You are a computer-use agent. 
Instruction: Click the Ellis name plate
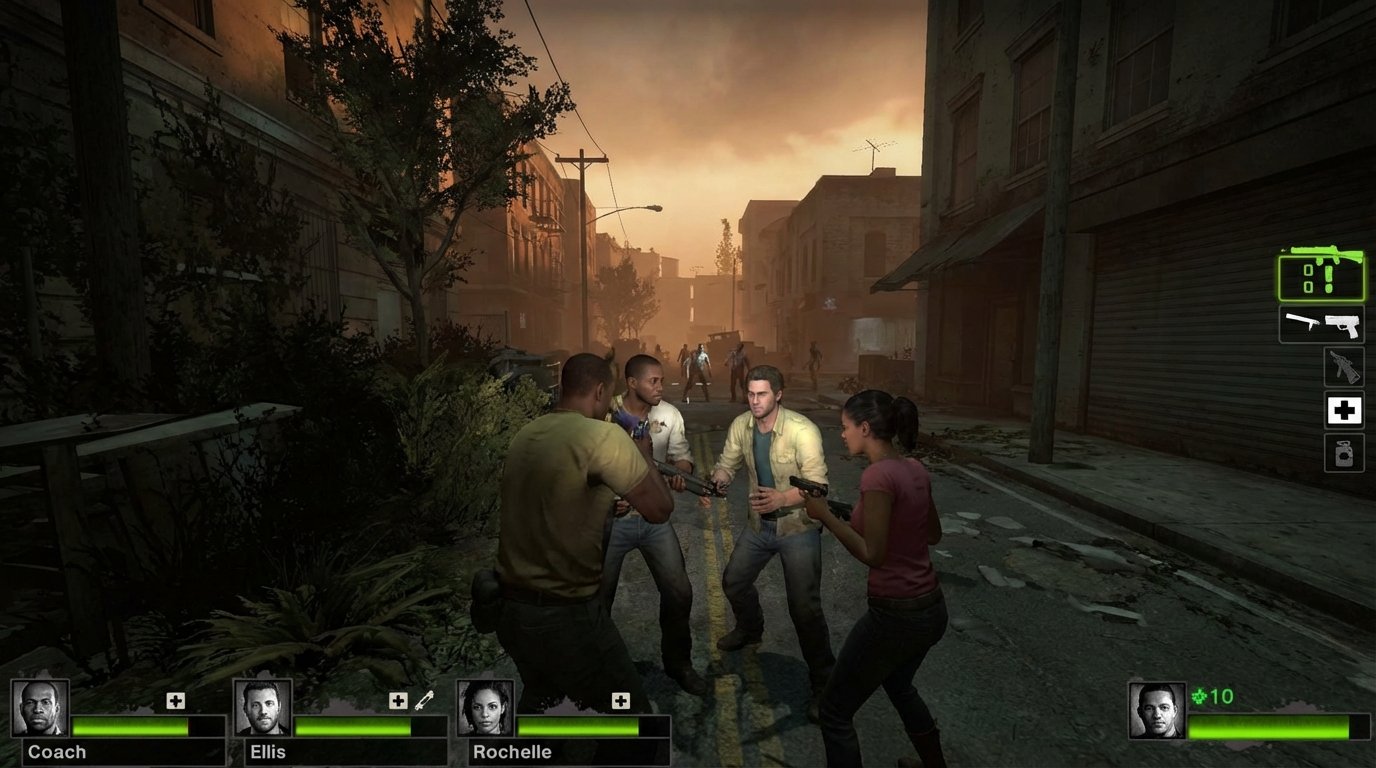(268, 752)
